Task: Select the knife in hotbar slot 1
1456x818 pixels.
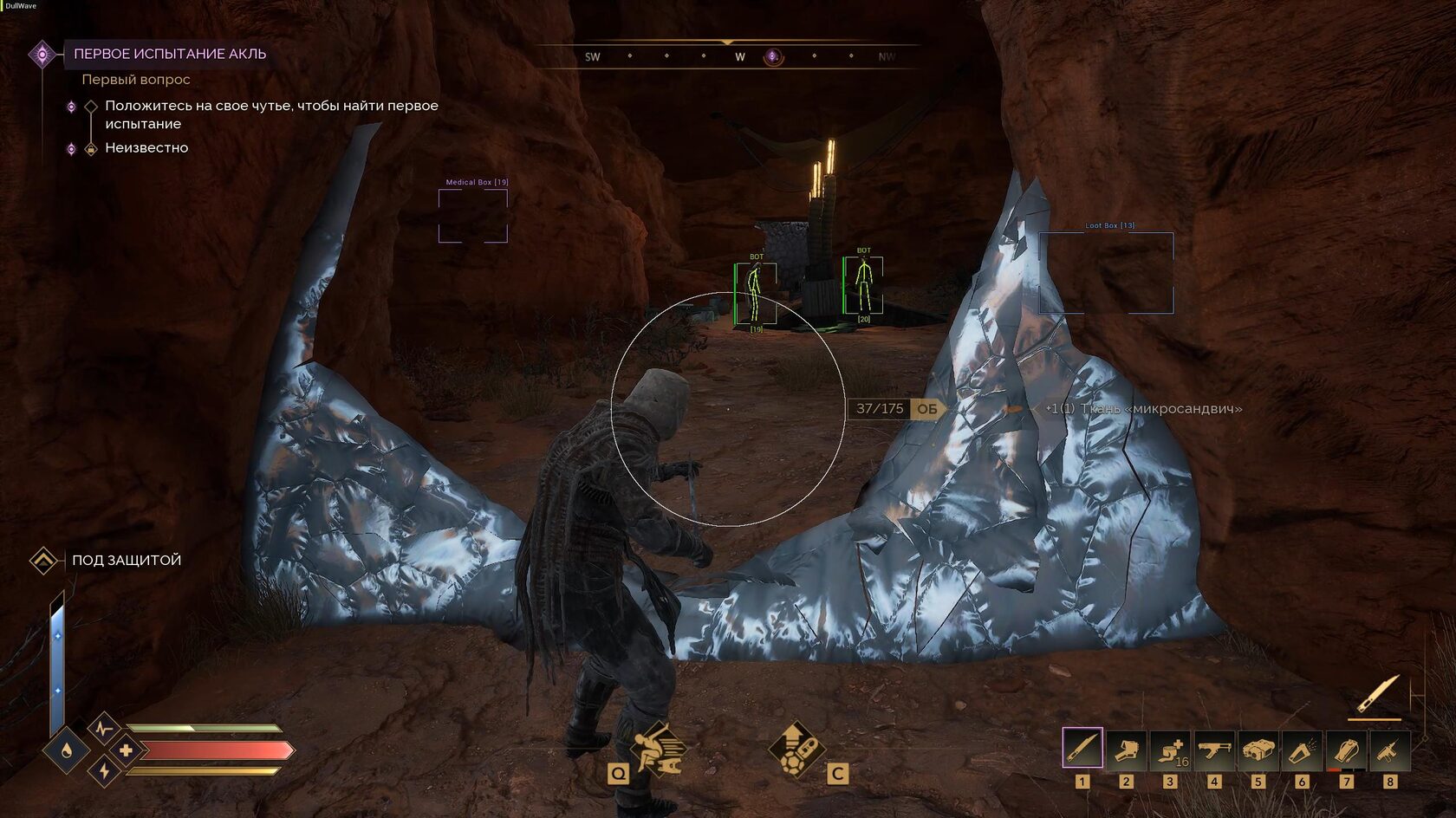Action: (x=1082, y=749)
